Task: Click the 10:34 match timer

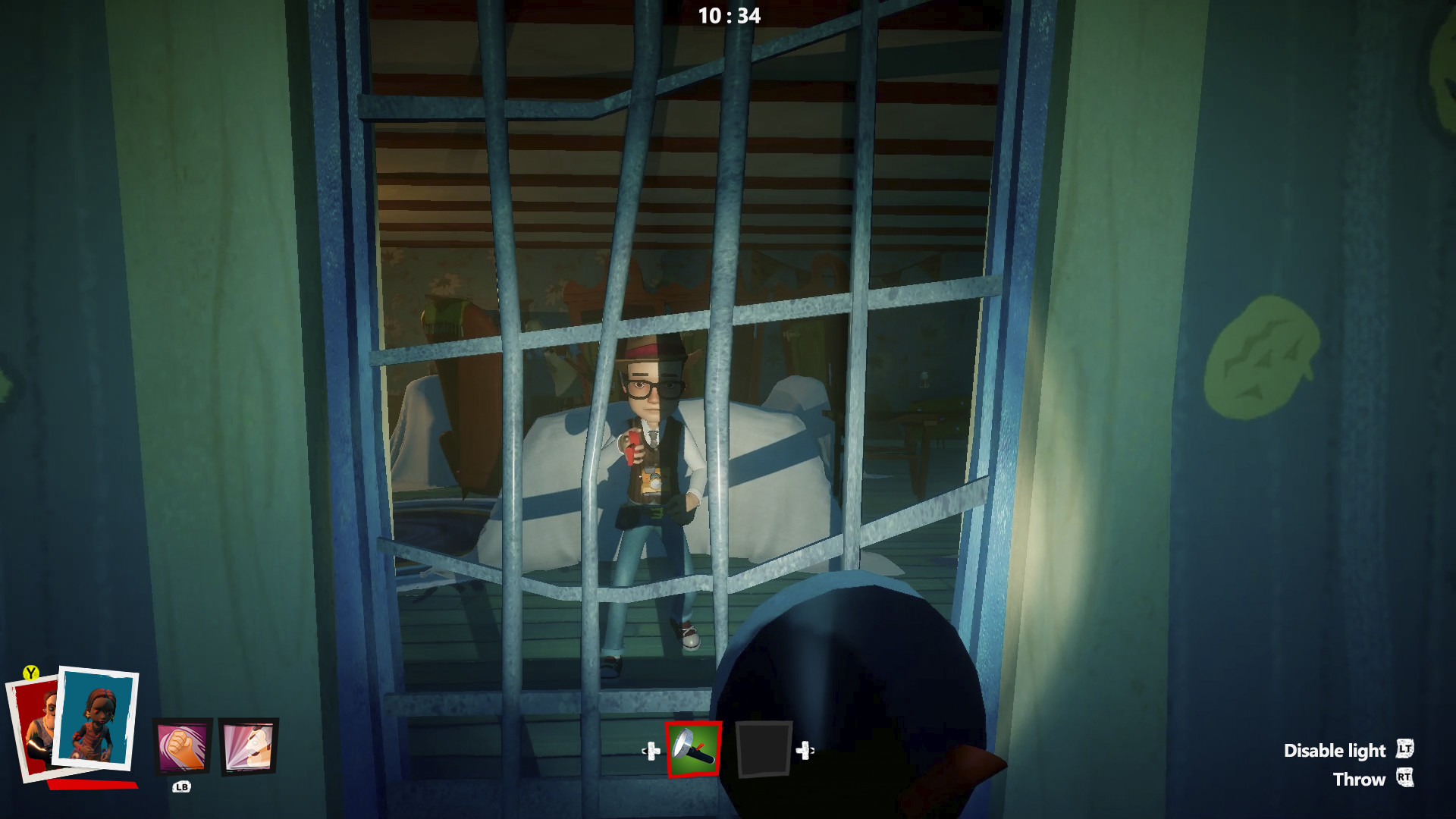Action: [730, 14]
